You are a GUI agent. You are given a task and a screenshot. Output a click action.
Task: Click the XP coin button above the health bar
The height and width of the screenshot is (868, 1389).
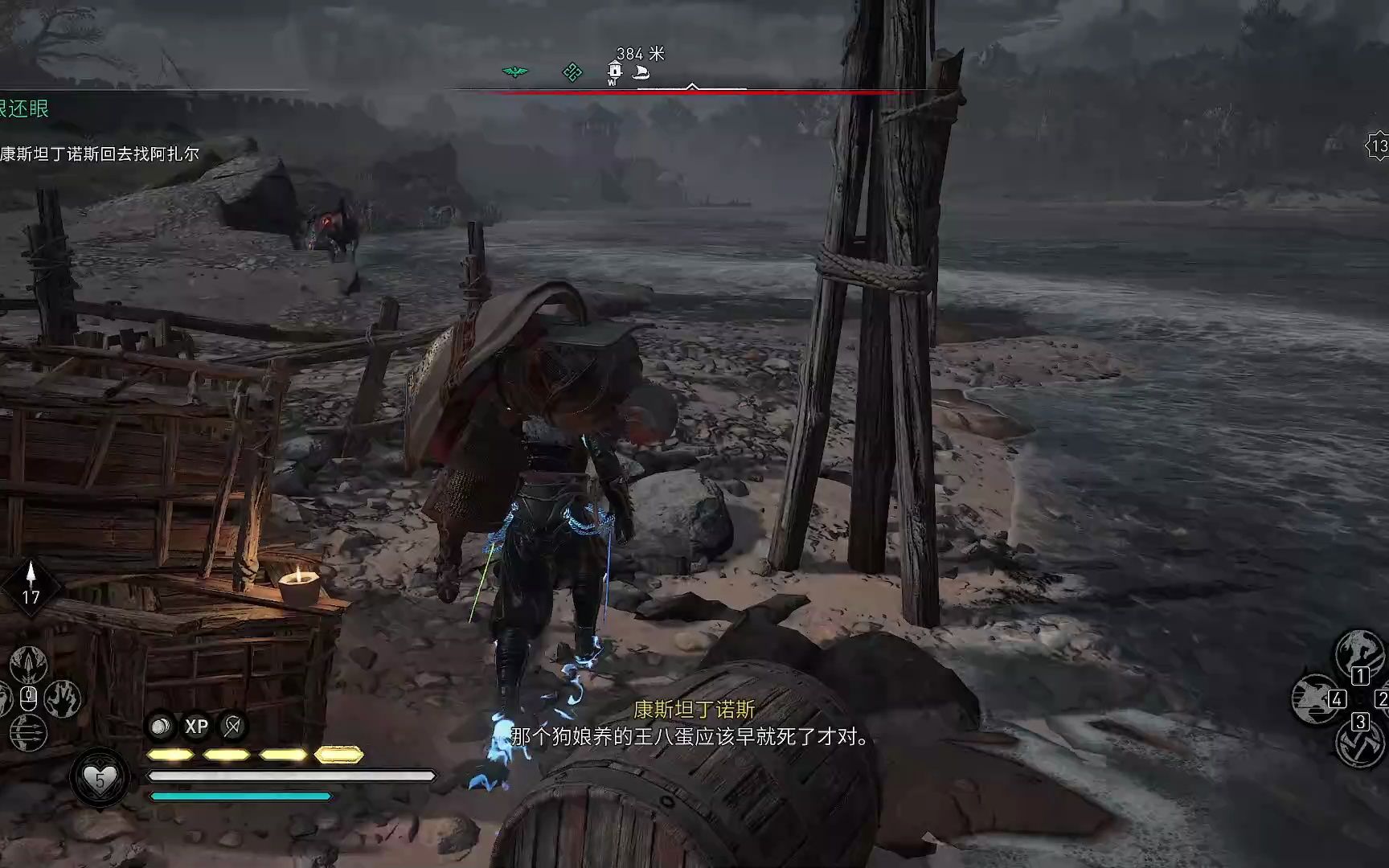(x=197, y=727)
